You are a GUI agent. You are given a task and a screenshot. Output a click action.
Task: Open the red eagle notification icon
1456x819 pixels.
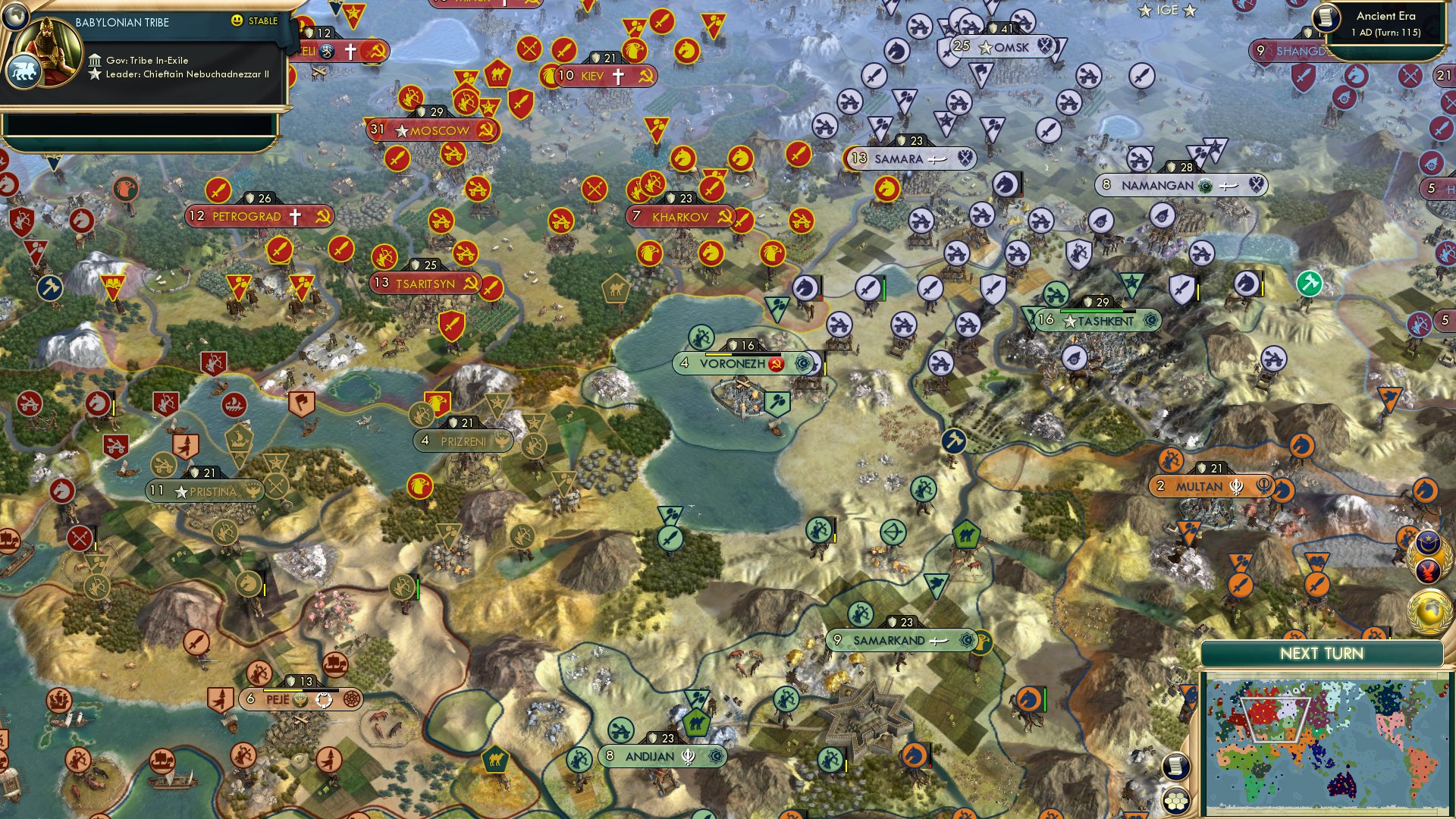[x=1429, y=570]
